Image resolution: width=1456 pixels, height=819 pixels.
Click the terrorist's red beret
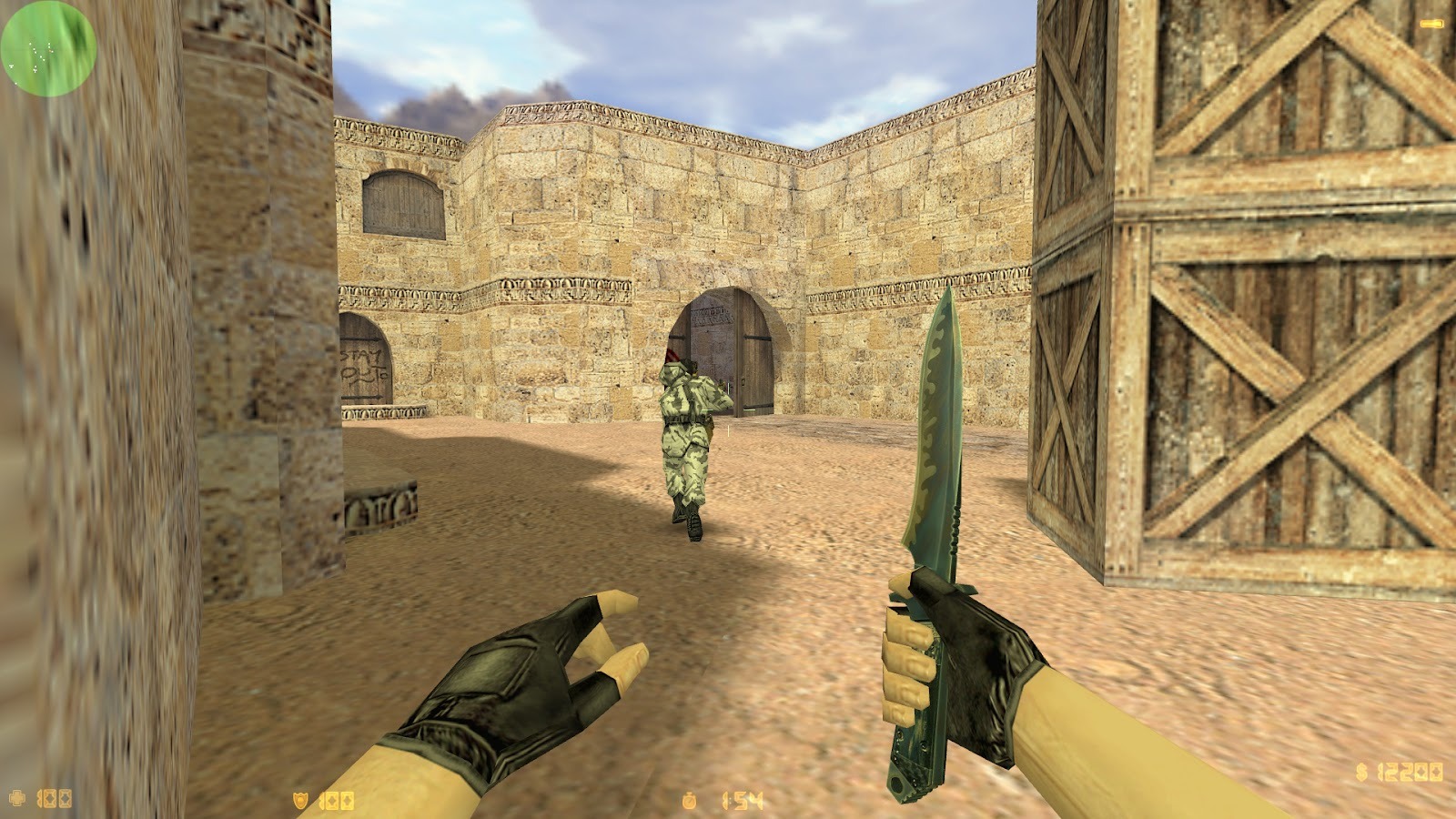675,355
